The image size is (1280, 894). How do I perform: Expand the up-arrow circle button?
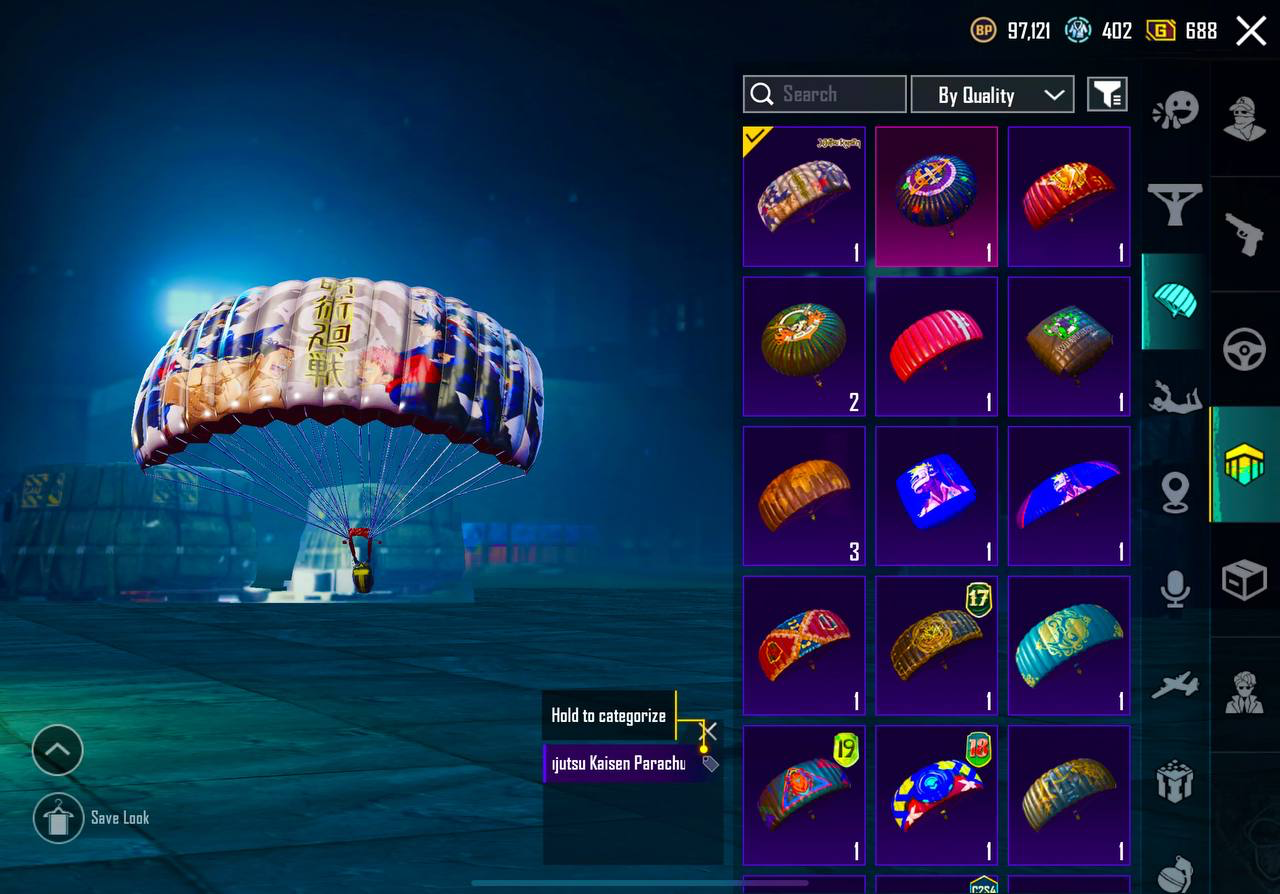(57, 750)
